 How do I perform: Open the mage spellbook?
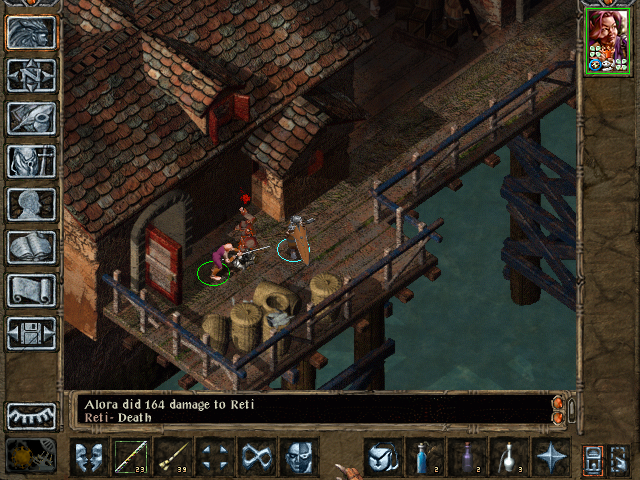click(30, 247)
